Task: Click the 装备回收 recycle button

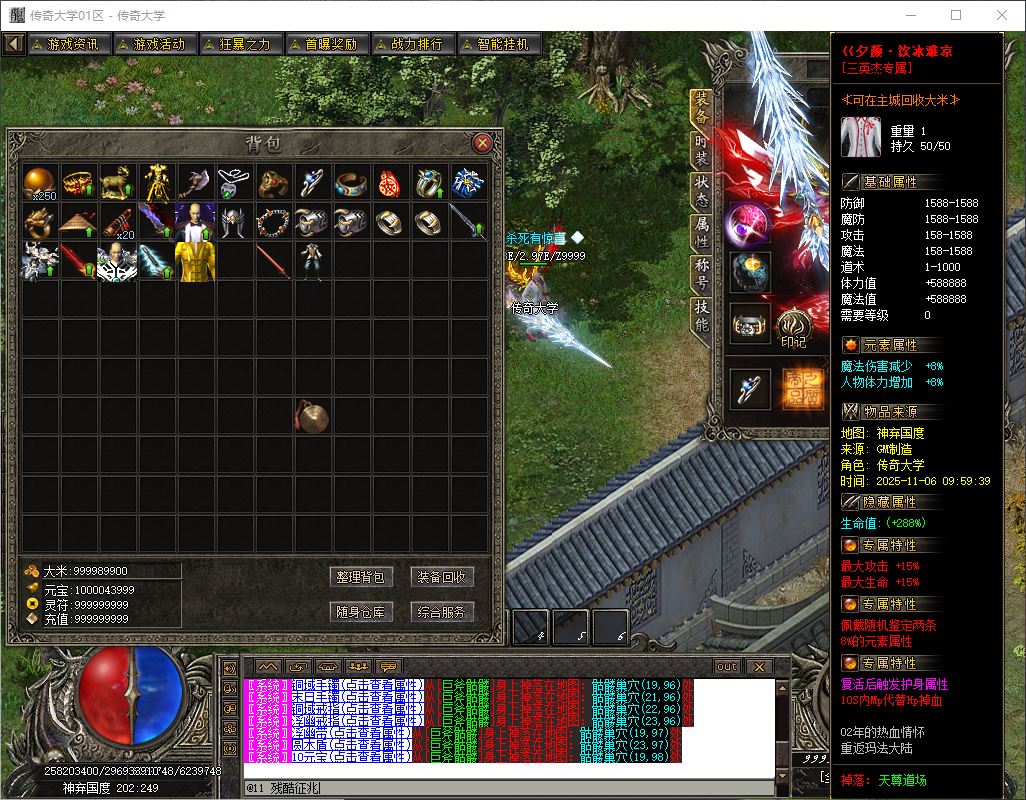Action: [x=441, y=577]
